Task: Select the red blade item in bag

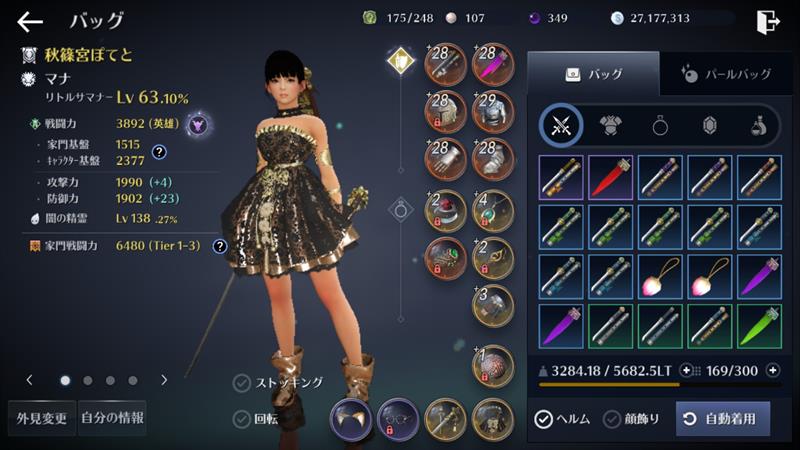Action: (611, 177)
